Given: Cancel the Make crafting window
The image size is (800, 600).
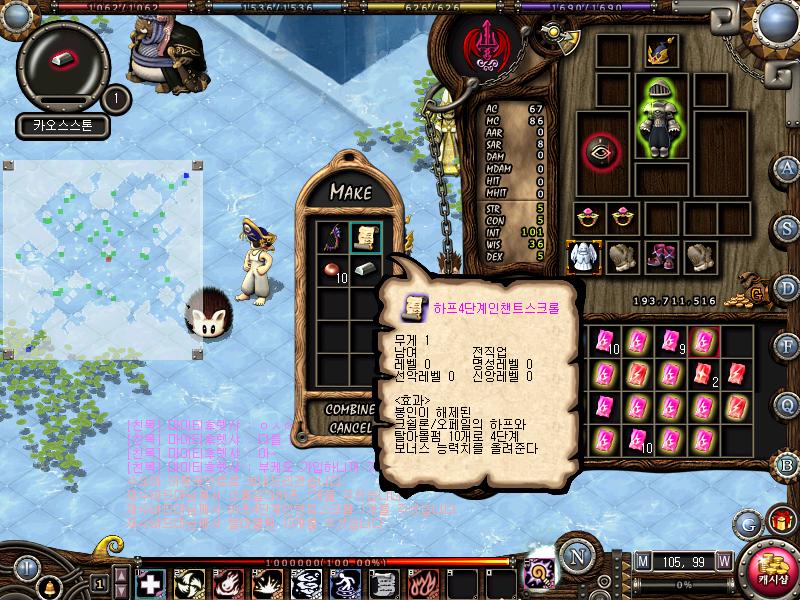Looking at the screenshot, I should coord(350,427).
